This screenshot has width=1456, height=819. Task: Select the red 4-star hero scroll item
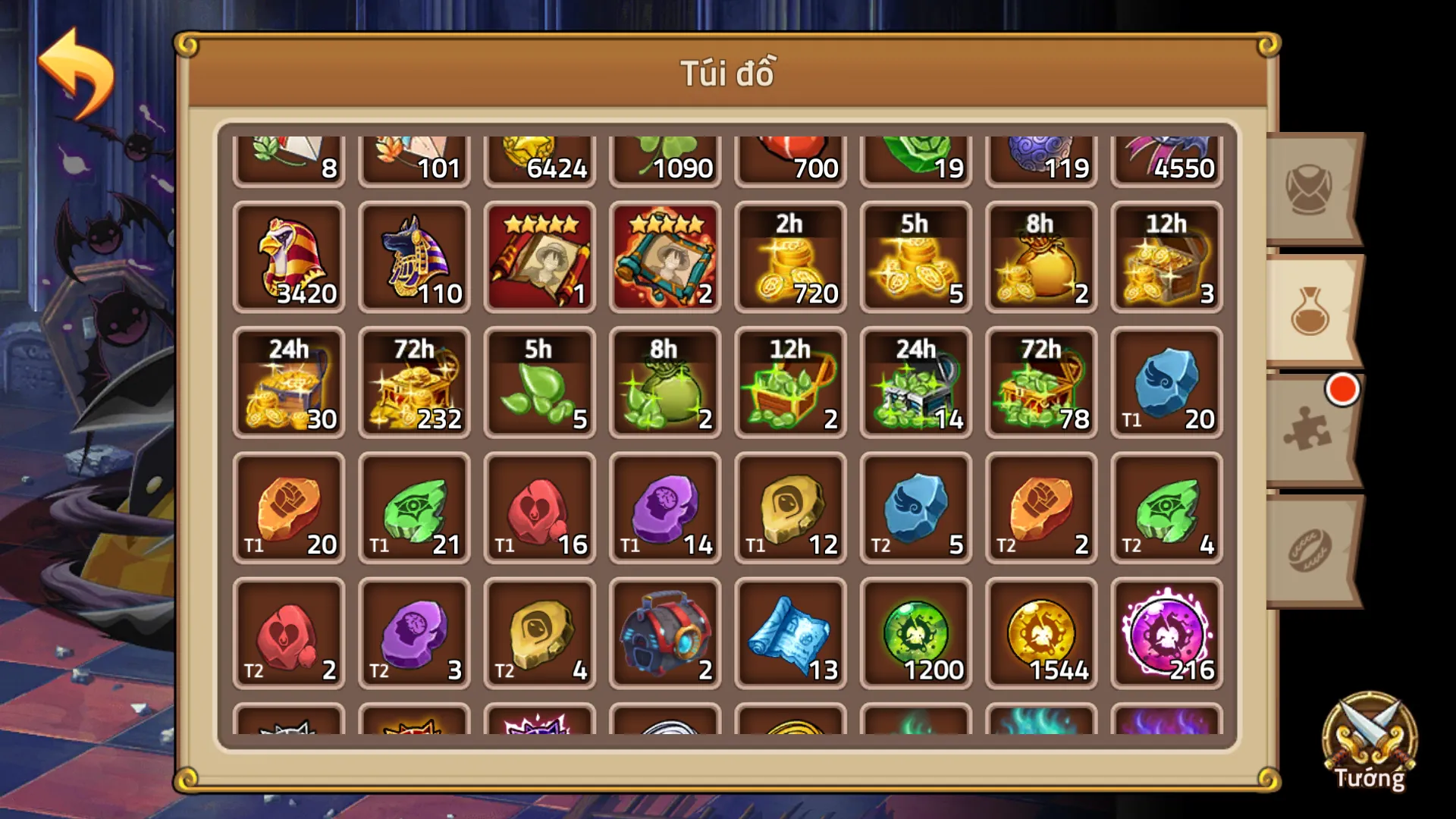point(540,258)
